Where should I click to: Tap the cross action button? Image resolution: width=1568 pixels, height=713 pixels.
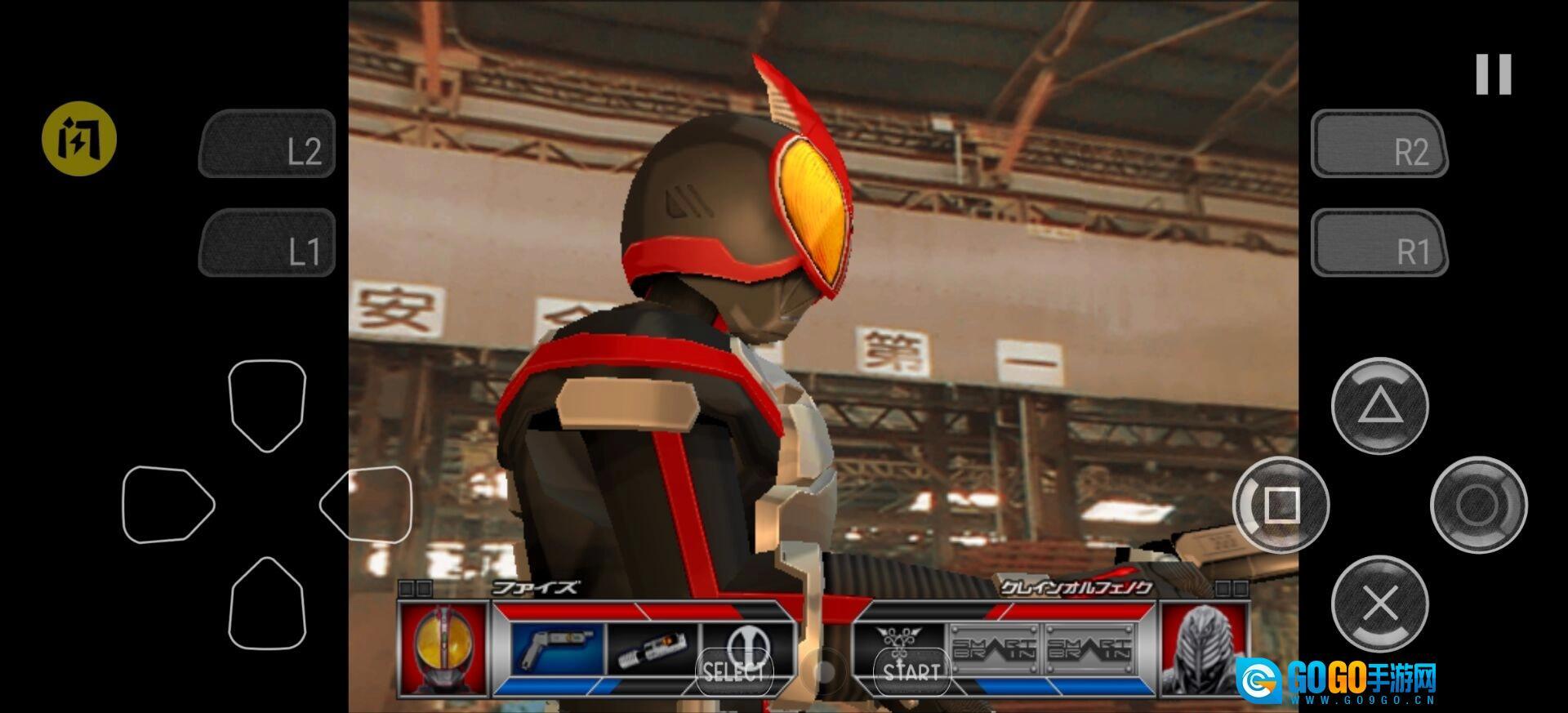click(x=1379, y=604)
